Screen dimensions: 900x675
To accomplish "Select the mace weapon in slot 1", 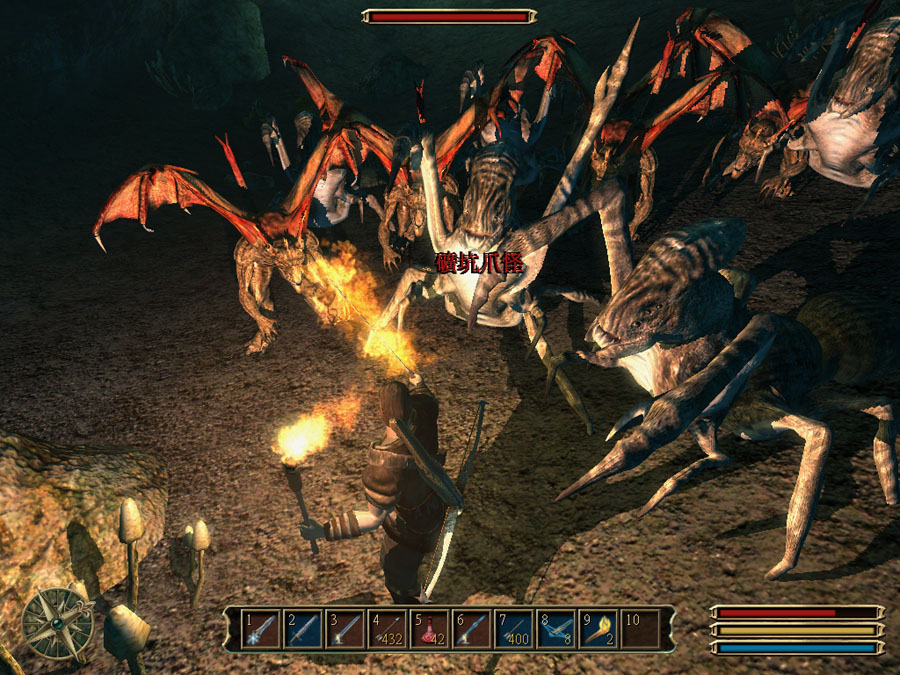I will [x=261, y=629].
